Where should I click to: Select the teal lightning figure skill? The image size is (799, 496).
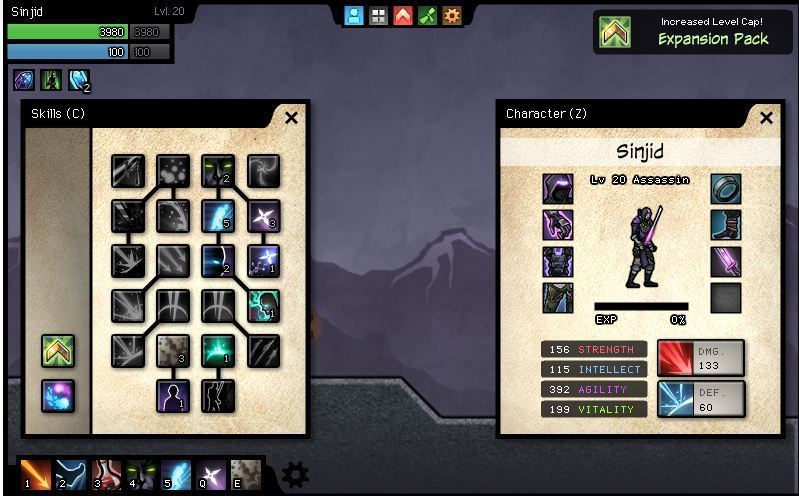click(x=264, y=306)
